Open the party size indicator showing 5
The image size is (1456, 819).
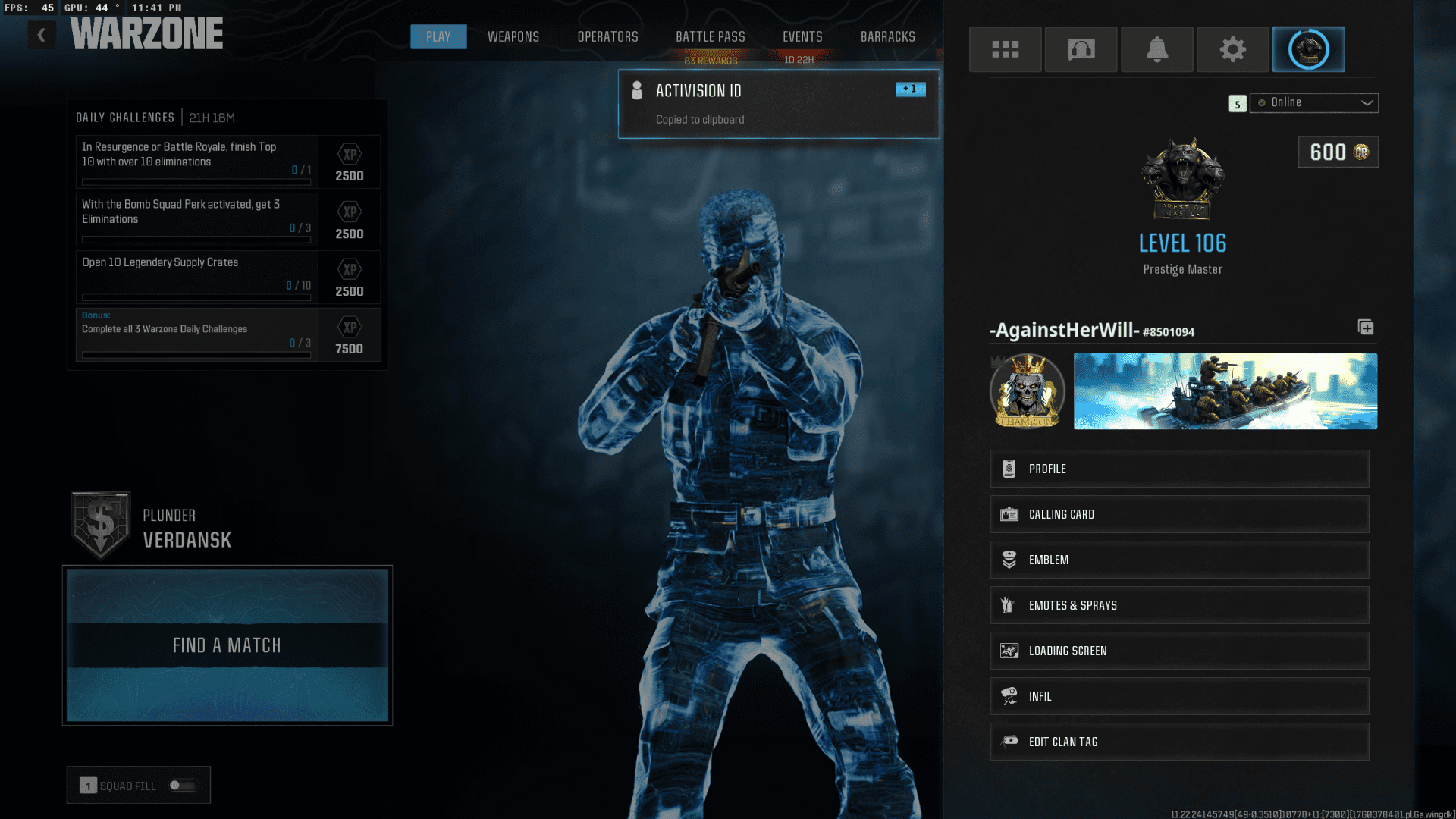pos(1237,104)
